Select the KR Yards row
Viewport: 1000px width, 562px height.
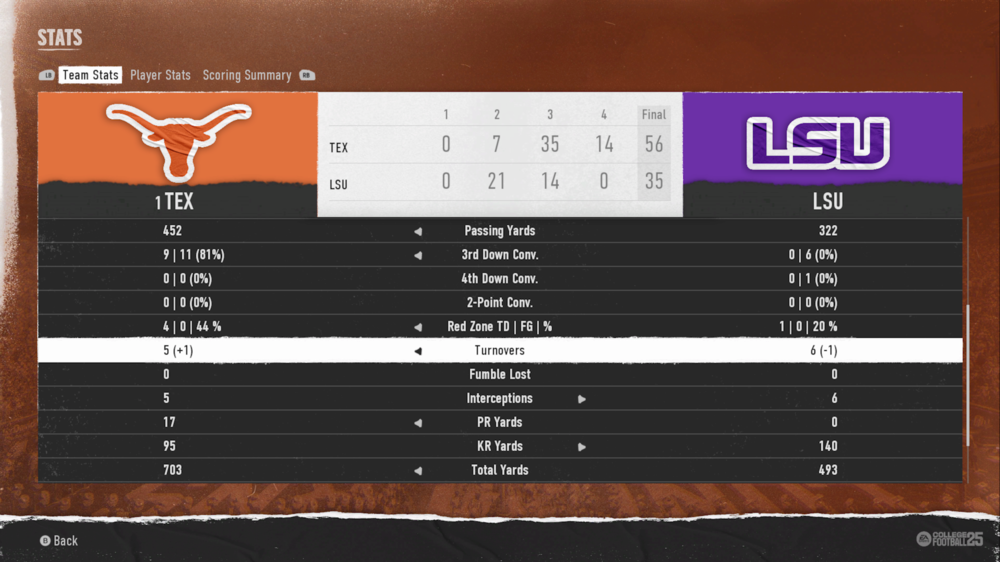[500, 447]
